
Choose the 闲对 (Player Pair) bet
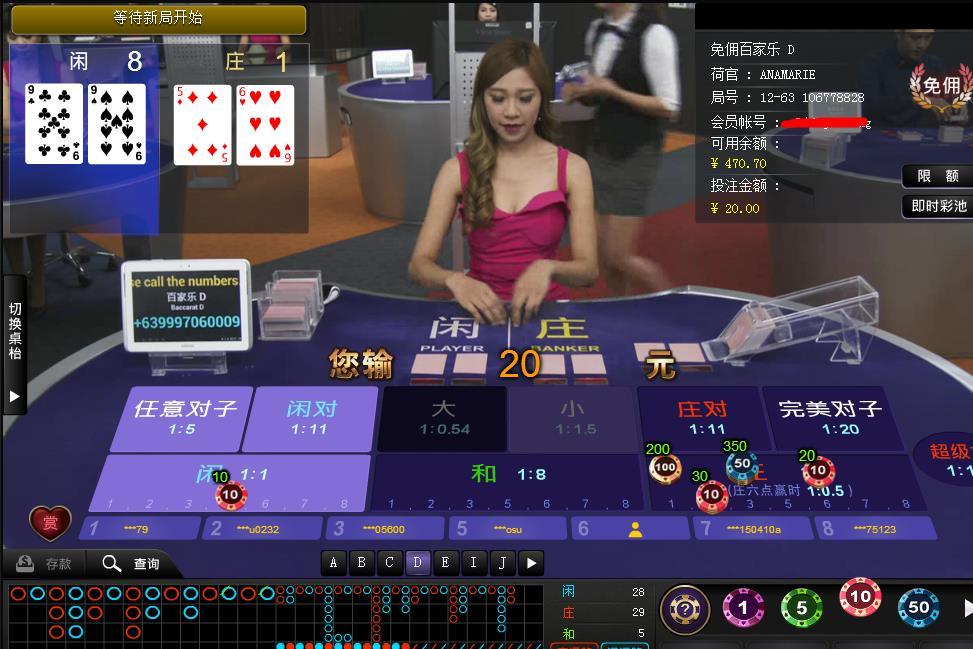click(x=311, y=417)
